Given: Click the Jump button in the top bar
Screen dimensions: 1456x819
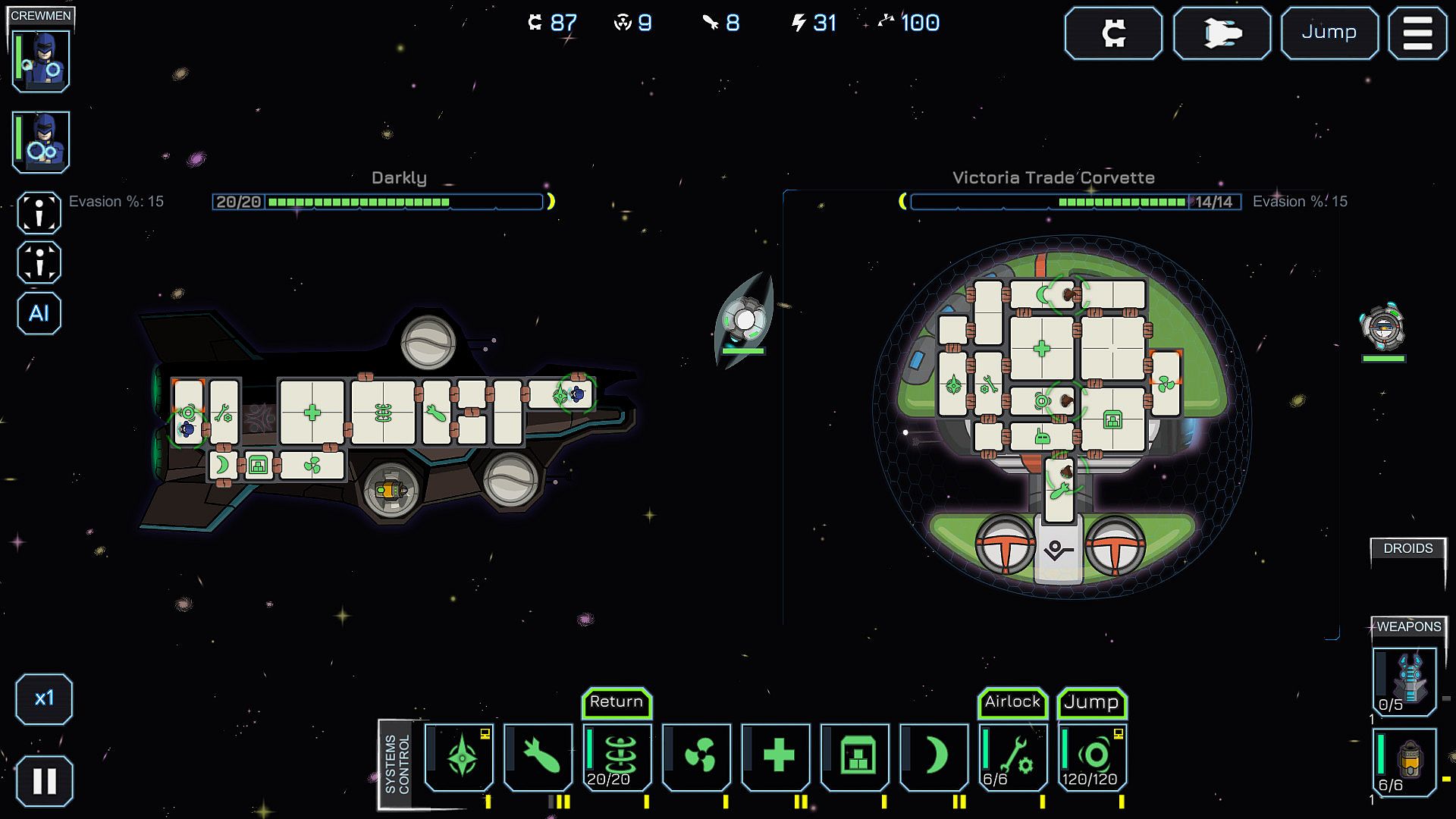Looking at the screenshot, I should click(1329, 33).
